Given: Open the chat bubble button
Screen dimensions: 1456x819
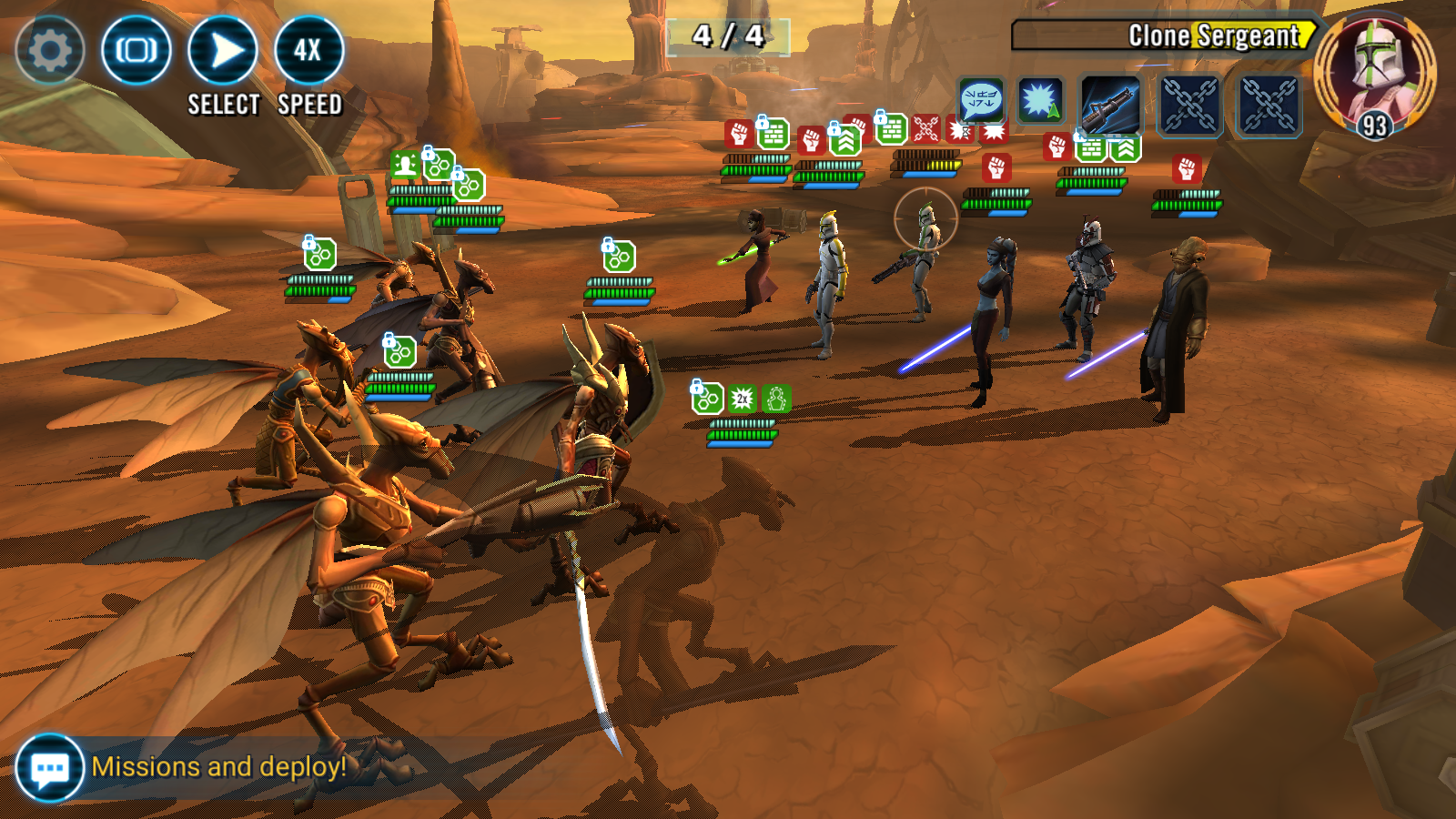Looking at the screenshot, I should coord(49,768).
